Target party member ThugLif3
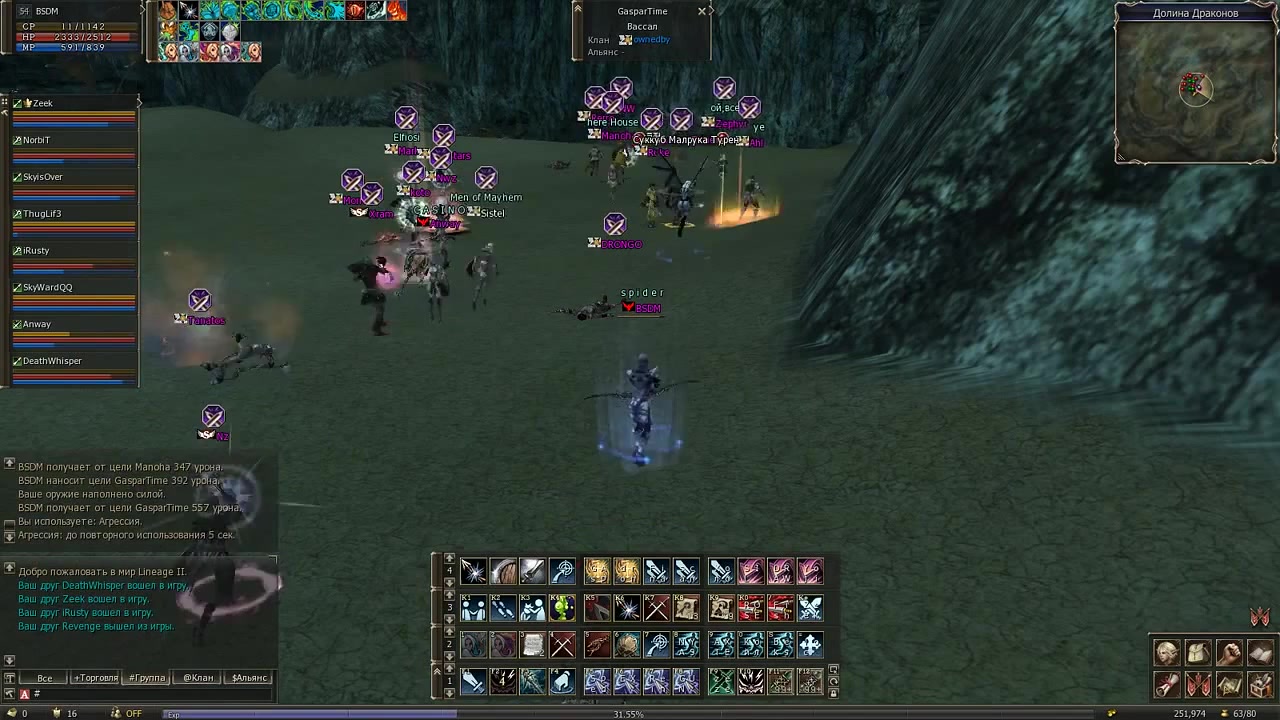 pos(42,214)
